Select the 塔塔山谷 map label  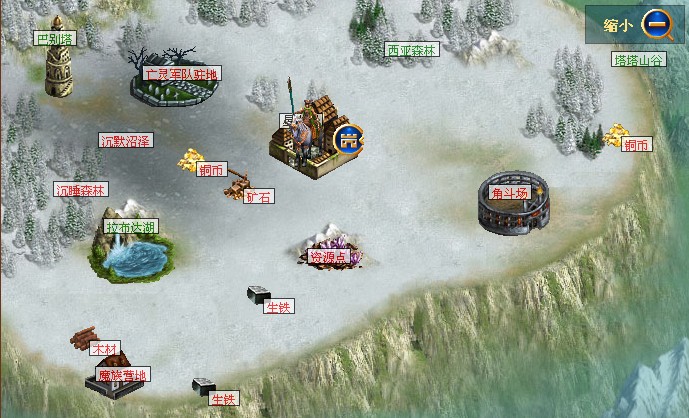[638, 60]
